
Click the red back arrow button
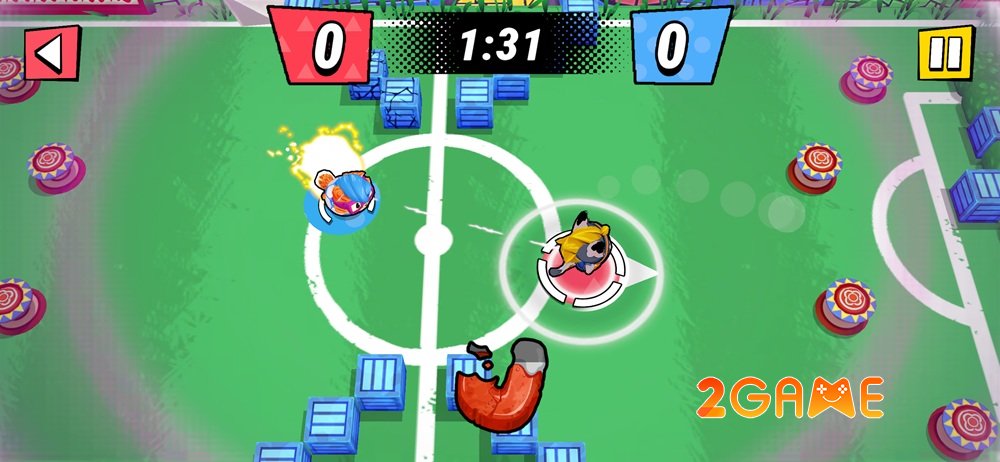[x=49, y=53]
